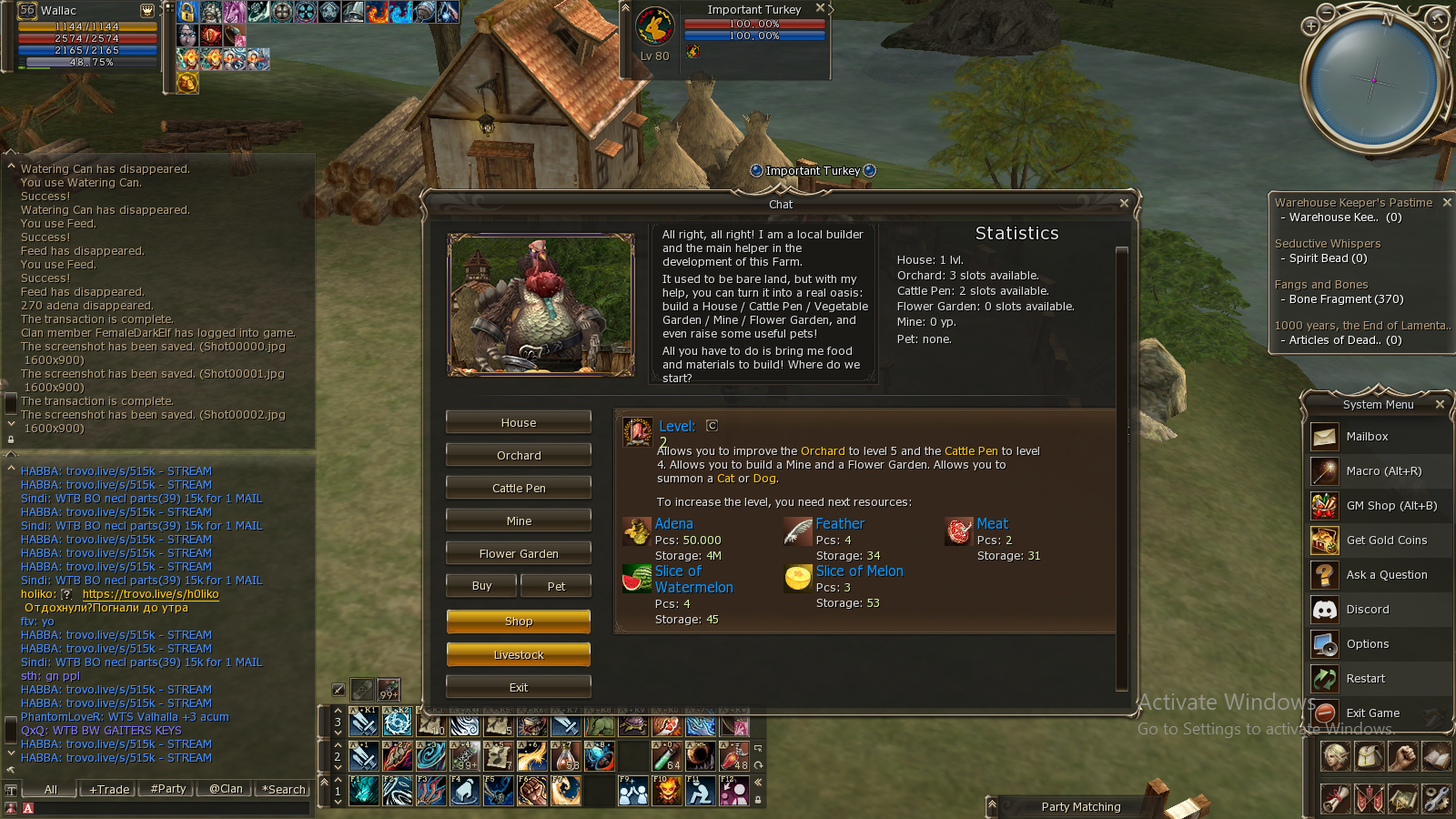Exit the farm builder dialog

(x=518, y=687)
